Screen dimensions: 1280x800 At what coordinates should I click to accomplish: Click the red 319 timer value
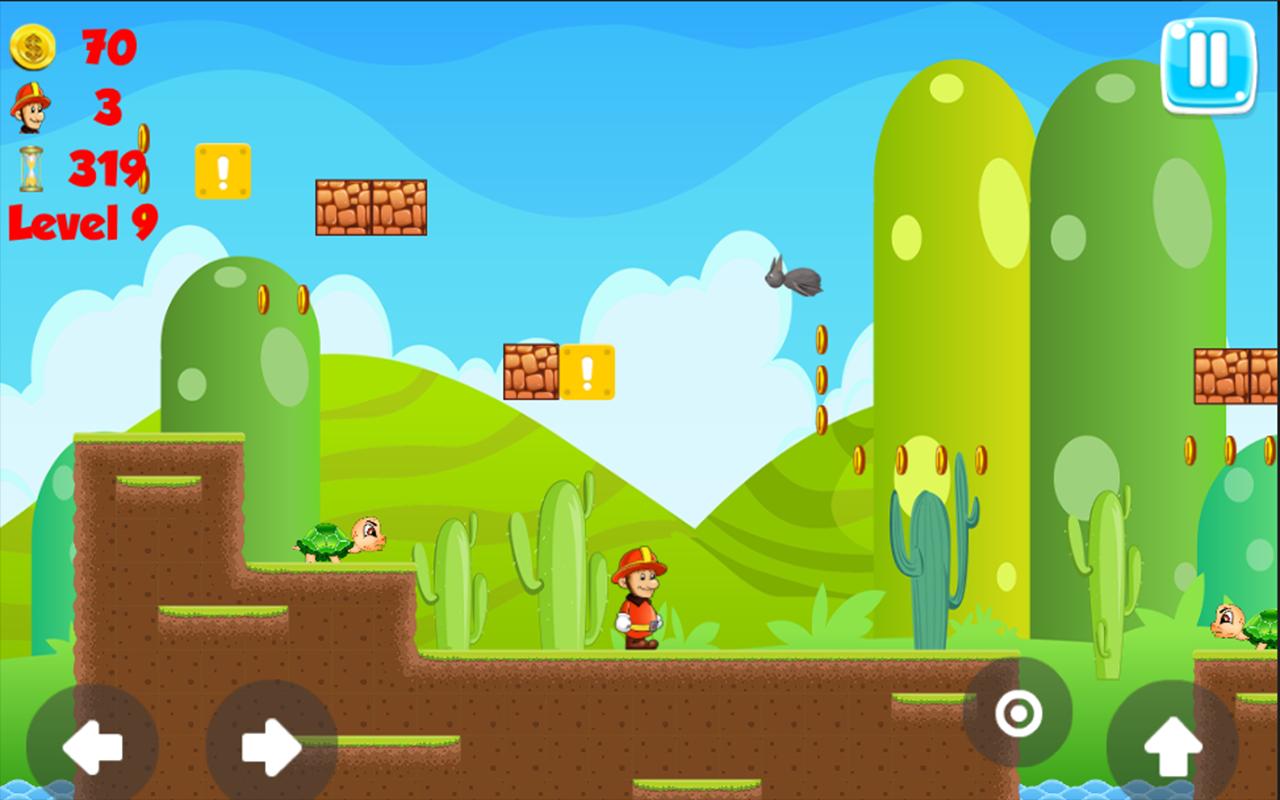coord(105,166)
